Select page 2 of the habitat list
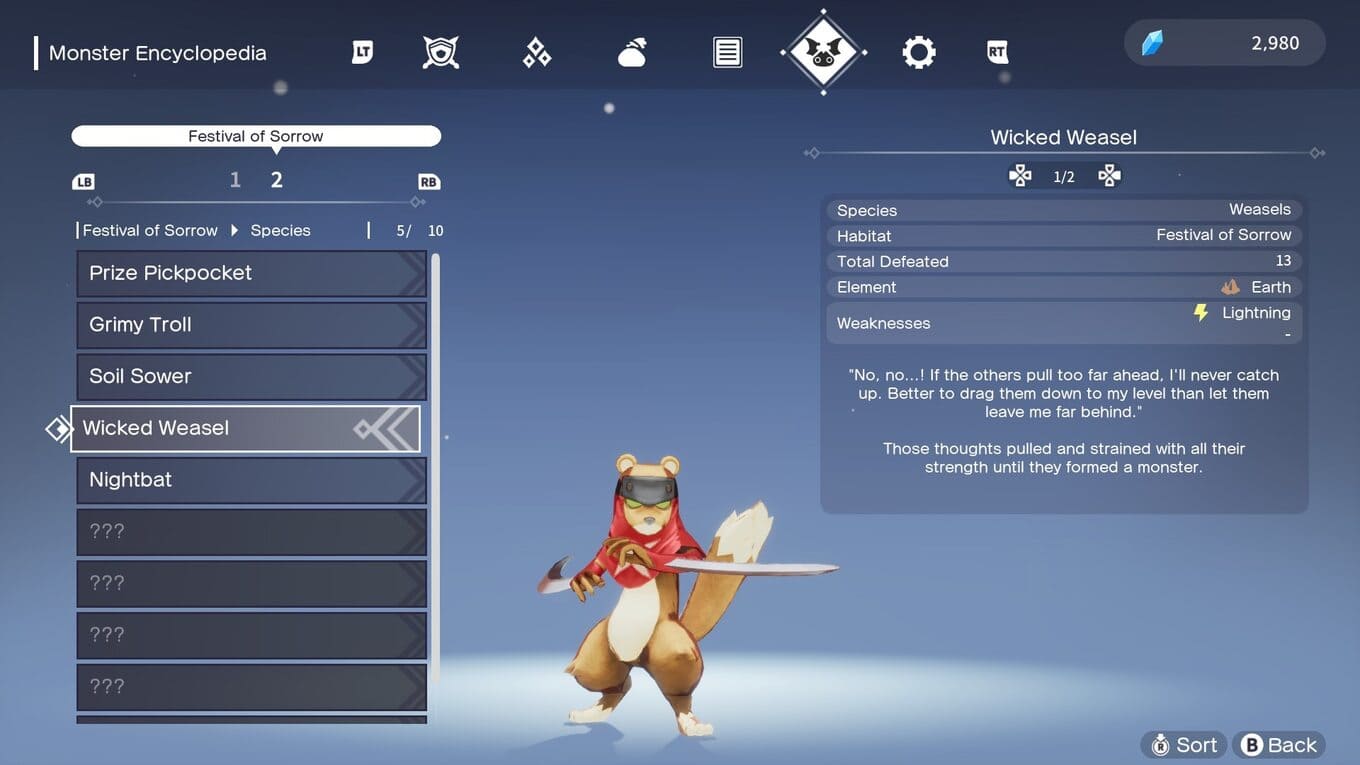The width and height of the screenshot is (1360, 765). point(277,180)
